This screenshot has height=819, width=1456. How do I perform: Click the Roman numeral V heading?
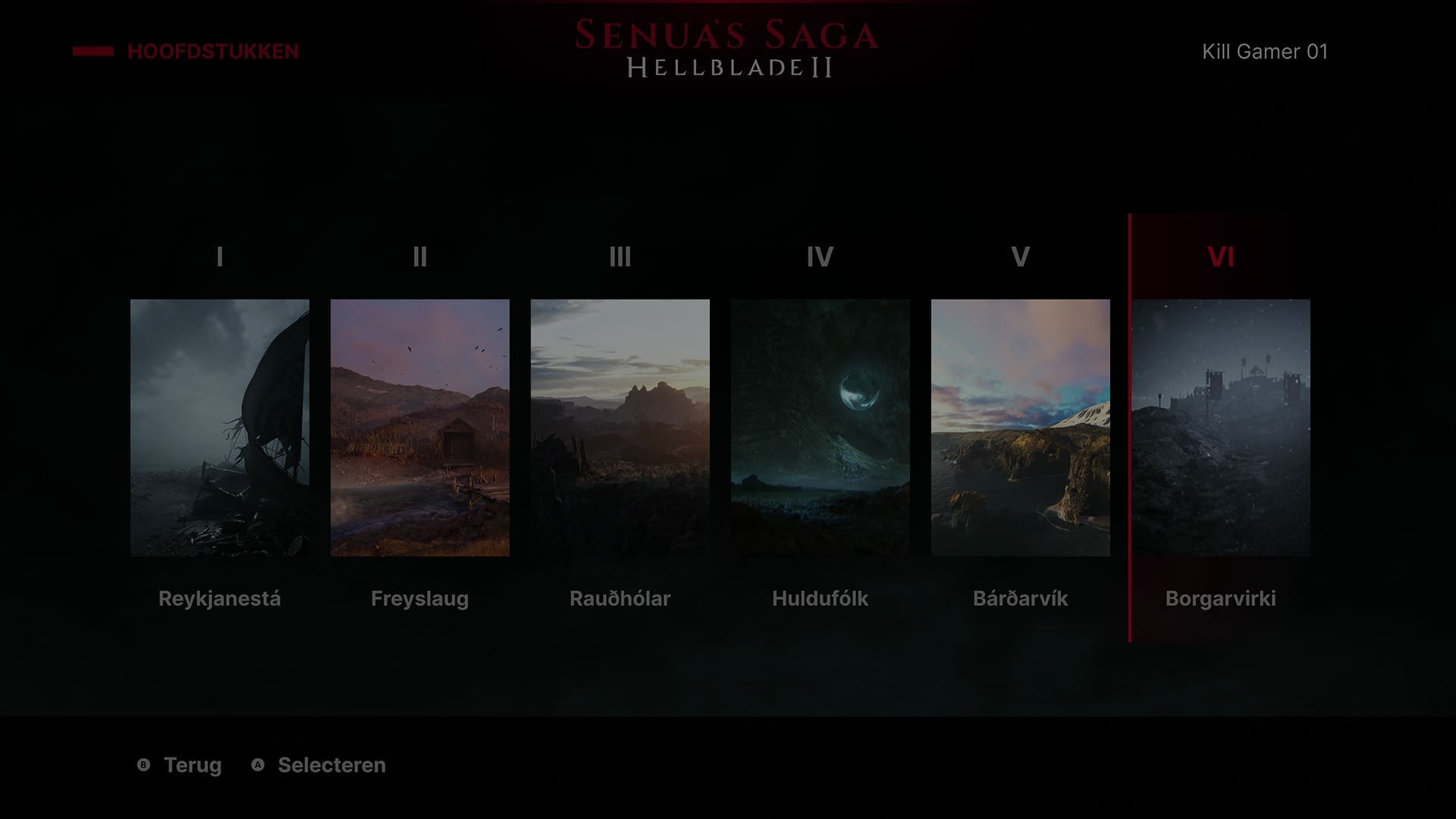[x=1020, y=258]
